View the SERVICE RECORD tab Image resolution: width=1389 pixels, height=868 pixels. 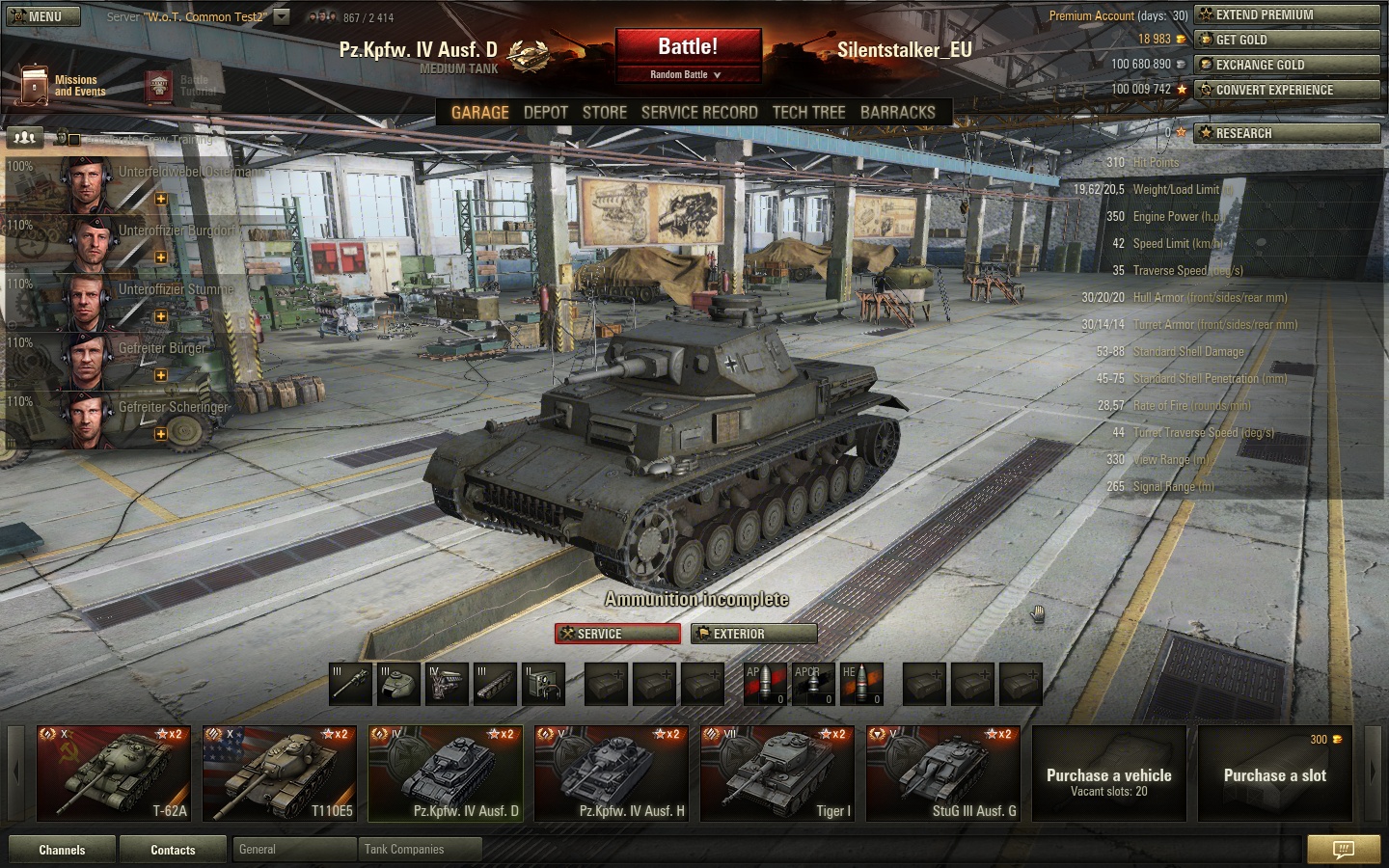click(699, 112)
